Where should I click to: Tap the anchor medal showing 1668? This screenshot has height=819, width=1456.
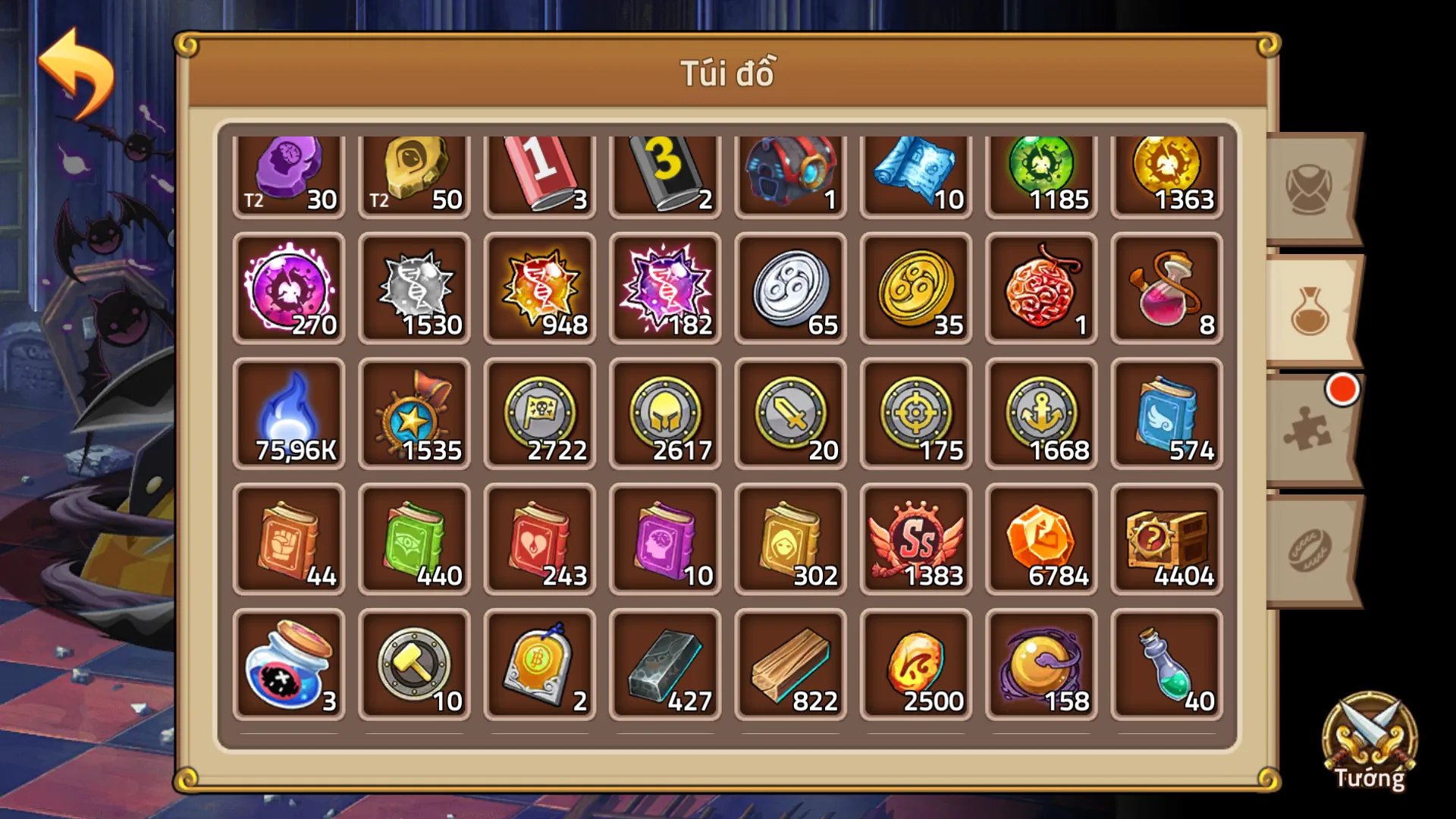[x=1040, y=413]
